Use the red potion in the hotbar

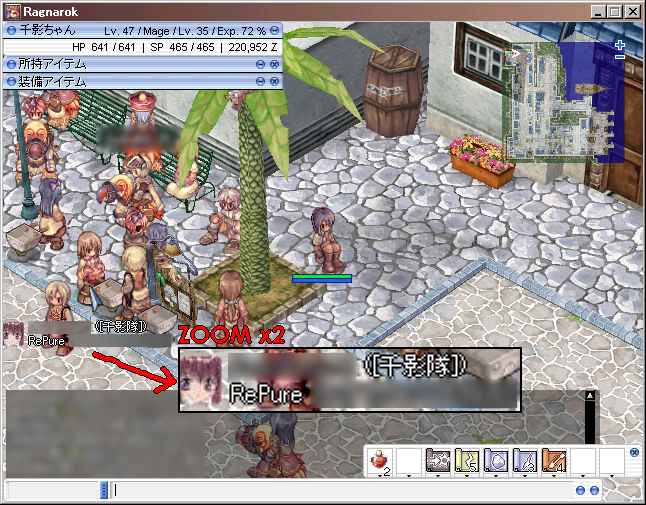point(381,461)
